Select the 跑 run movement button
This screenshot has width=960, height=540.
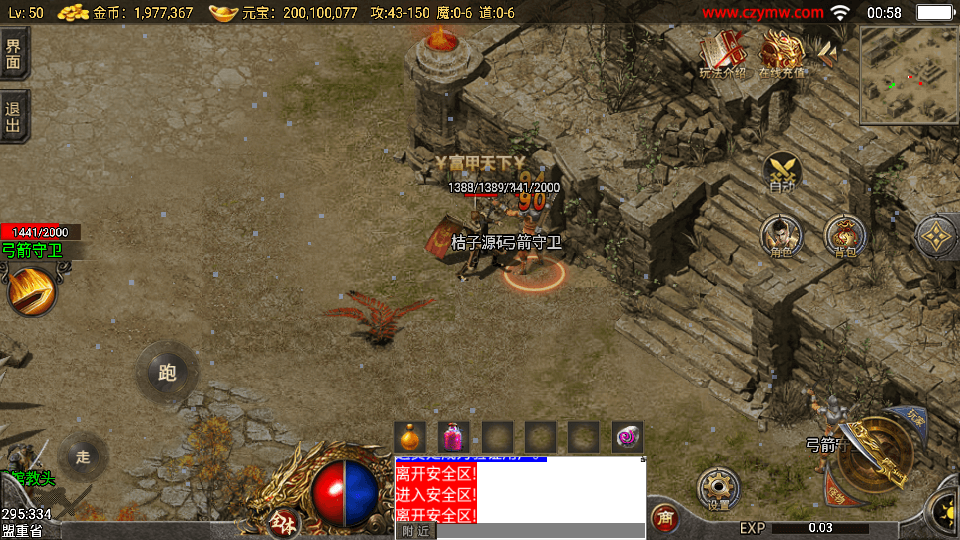[167, 373]
